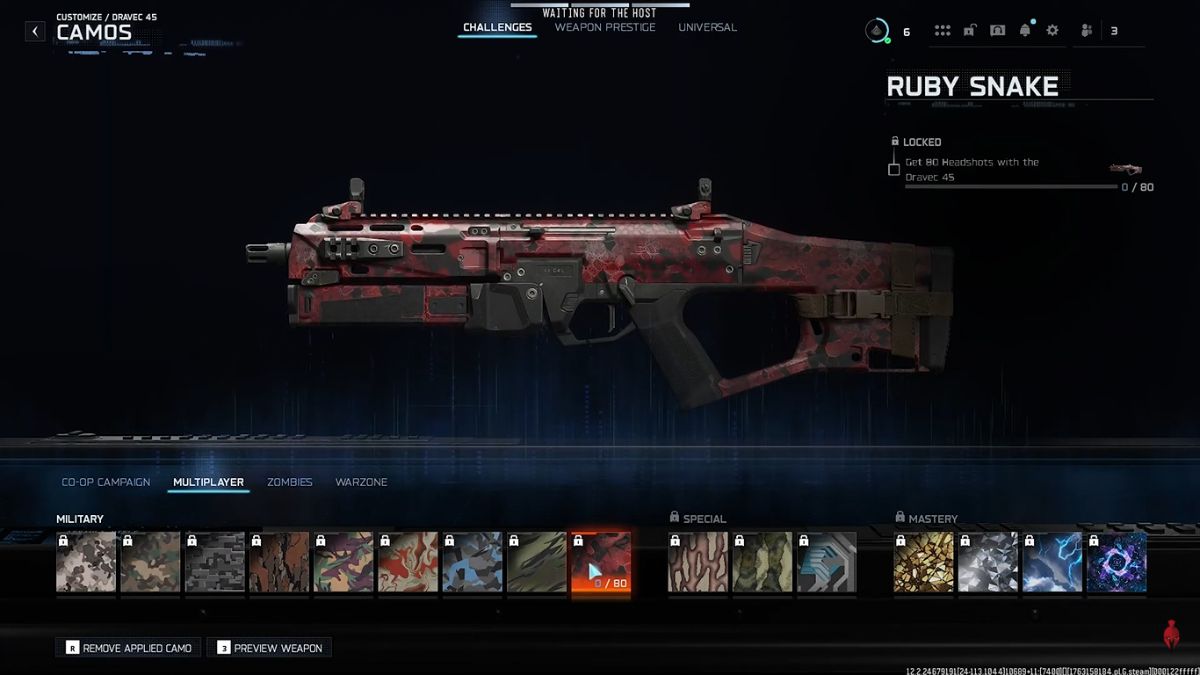Select the Multiplayer camo category
Screen dimensions: 1200x675
[208, 482]
